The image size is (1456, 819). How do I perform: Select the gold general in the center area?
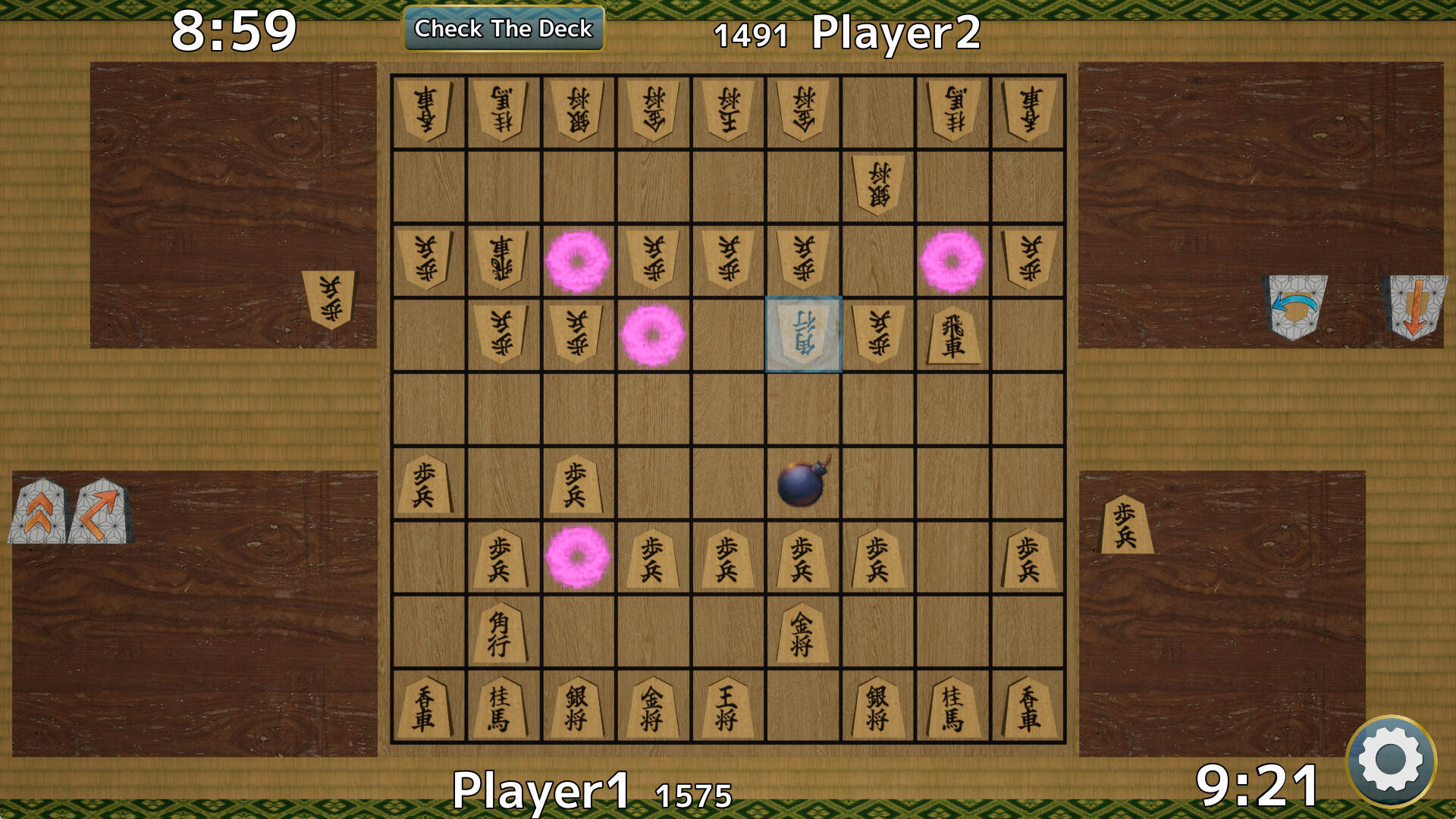802,632
